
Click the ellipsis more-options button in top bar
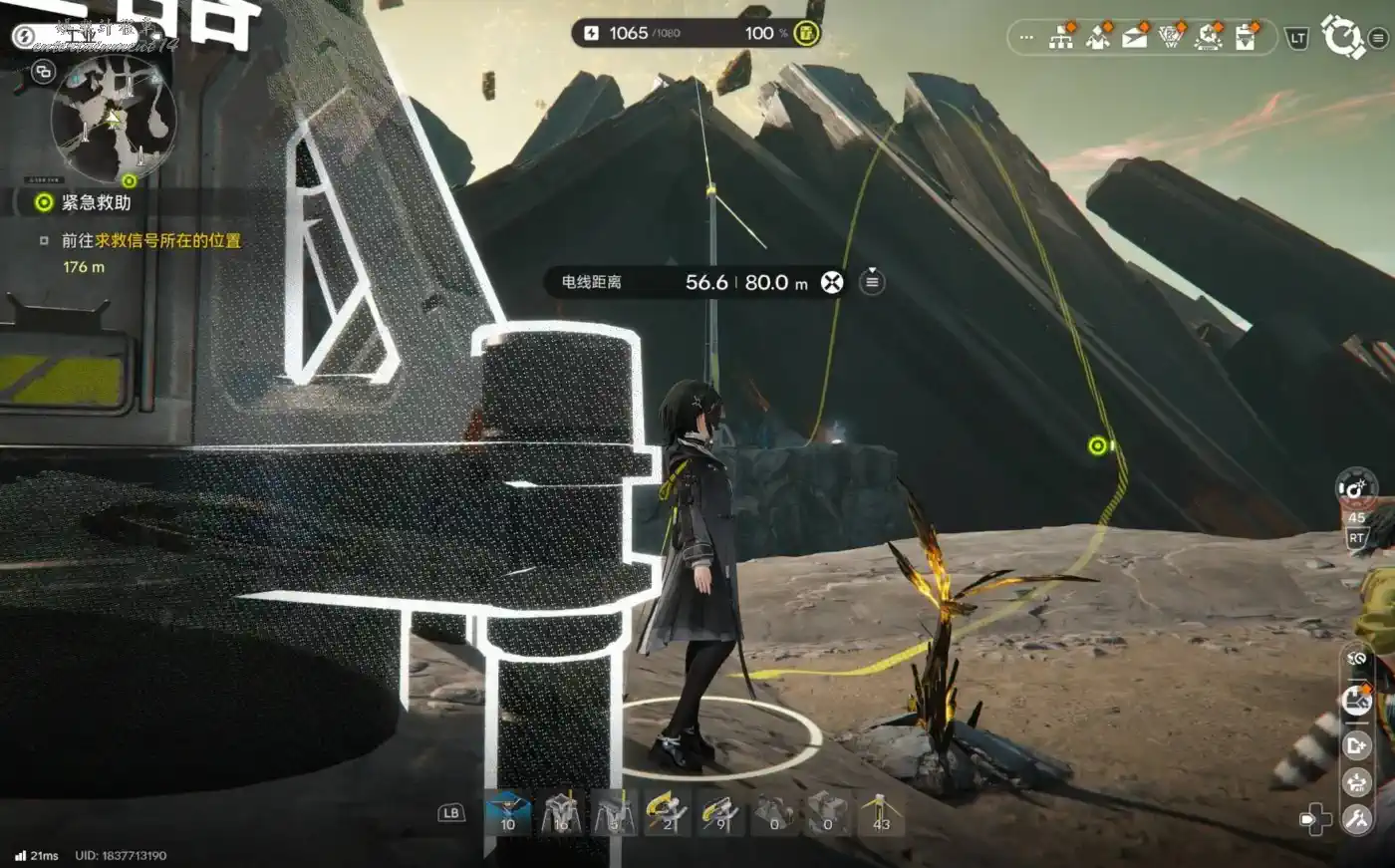tap(1026, 39)
